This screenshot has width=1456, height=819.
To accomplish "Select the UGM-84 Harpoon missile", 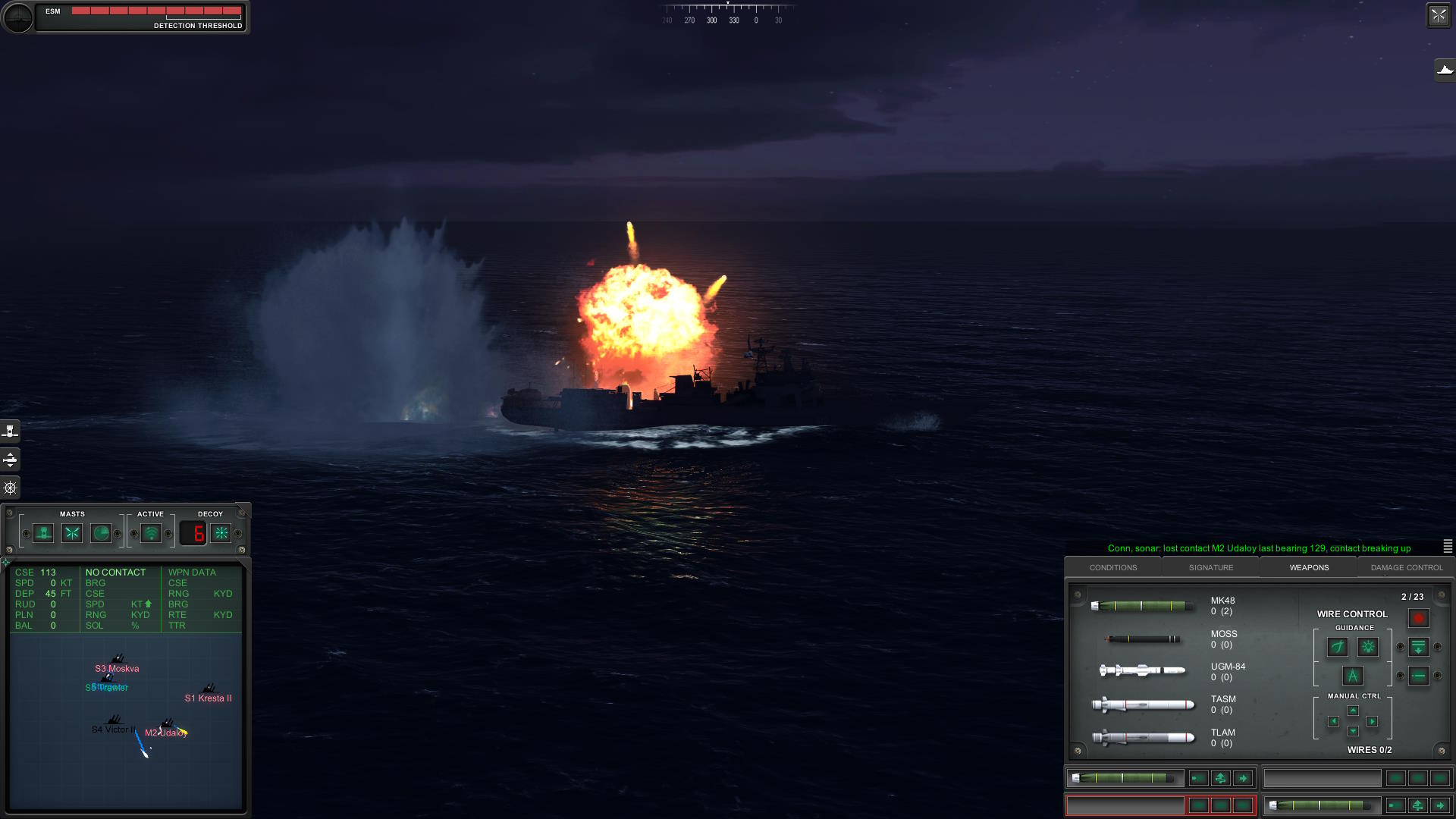I will pyautogui.click(x=1142, y=670).
